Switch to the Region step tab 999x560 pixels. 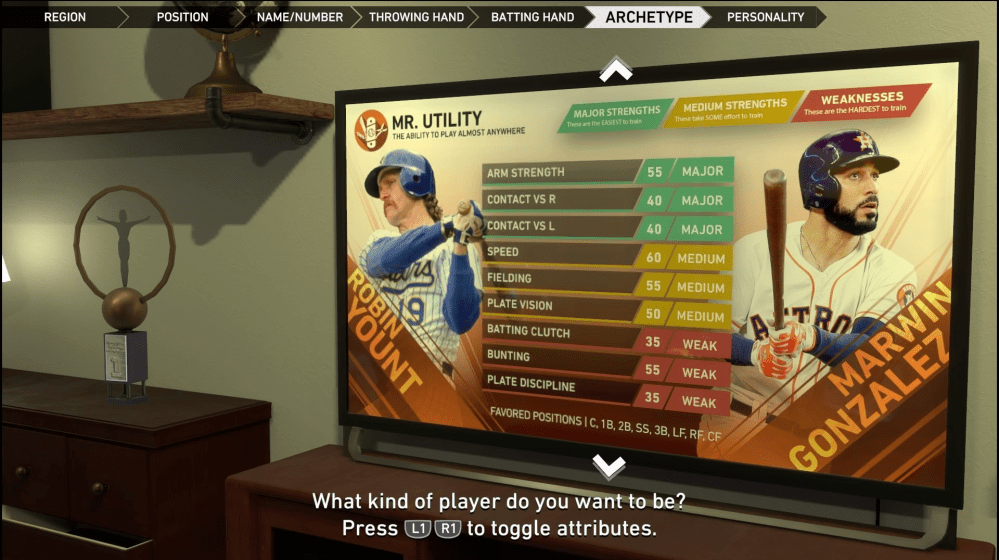click(x=65, y=17)
